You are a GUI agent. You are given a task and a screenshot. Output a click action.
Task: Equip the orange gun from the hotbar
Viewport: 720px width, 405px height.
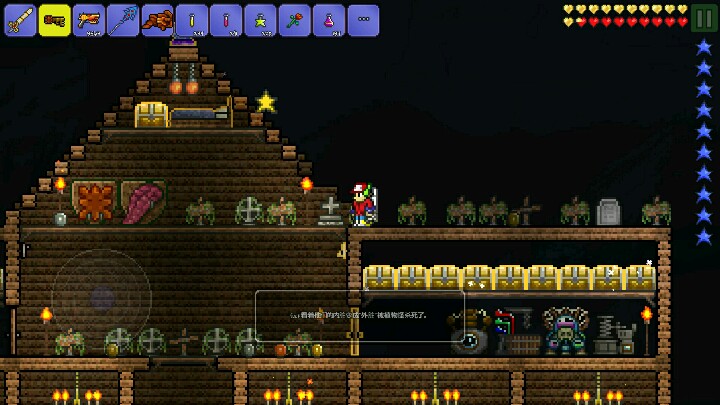[89, 19]
